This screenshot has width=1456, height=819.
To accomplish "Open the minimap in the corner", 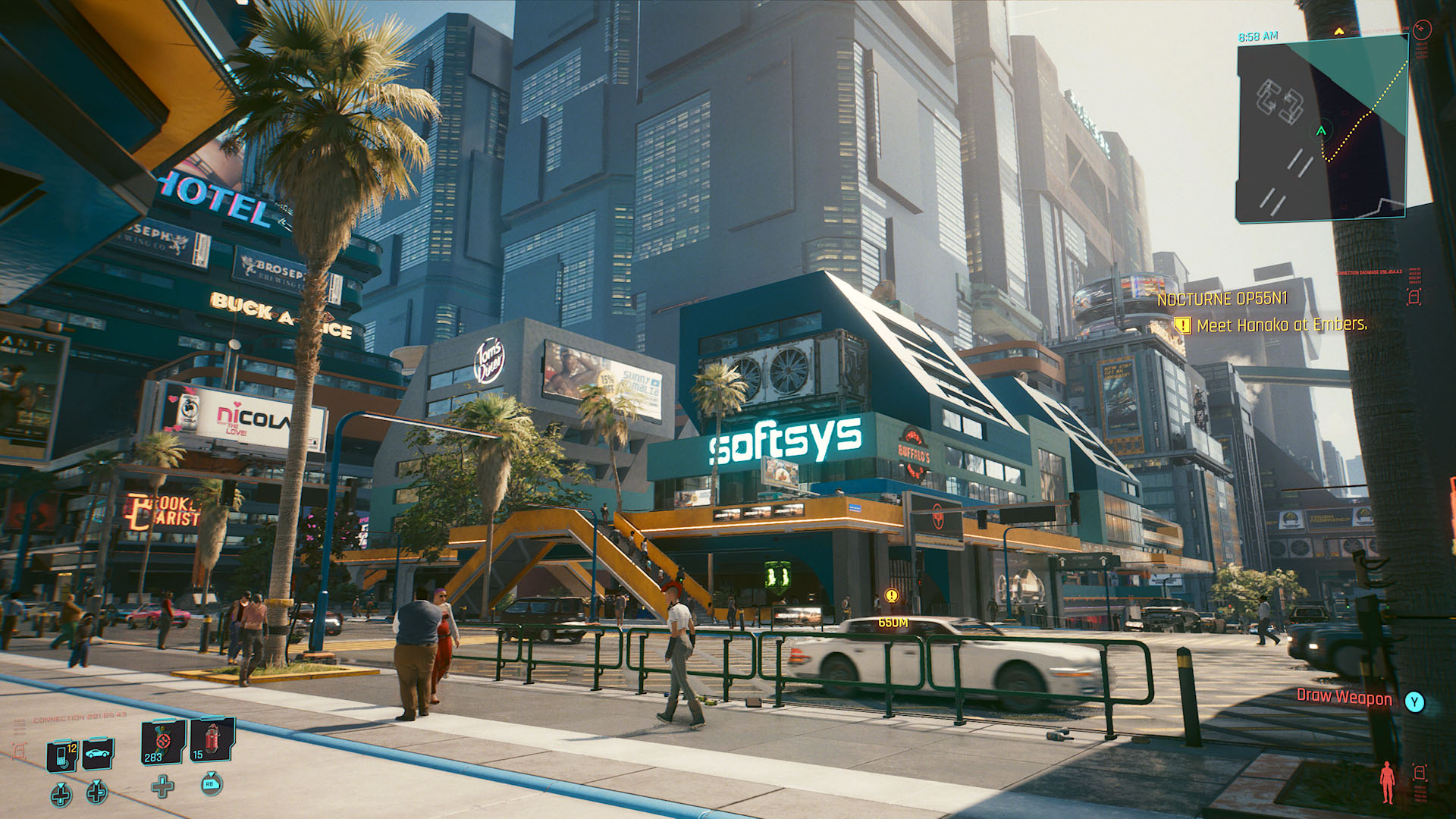I will pyautogui.click(x=1322, y=130).
